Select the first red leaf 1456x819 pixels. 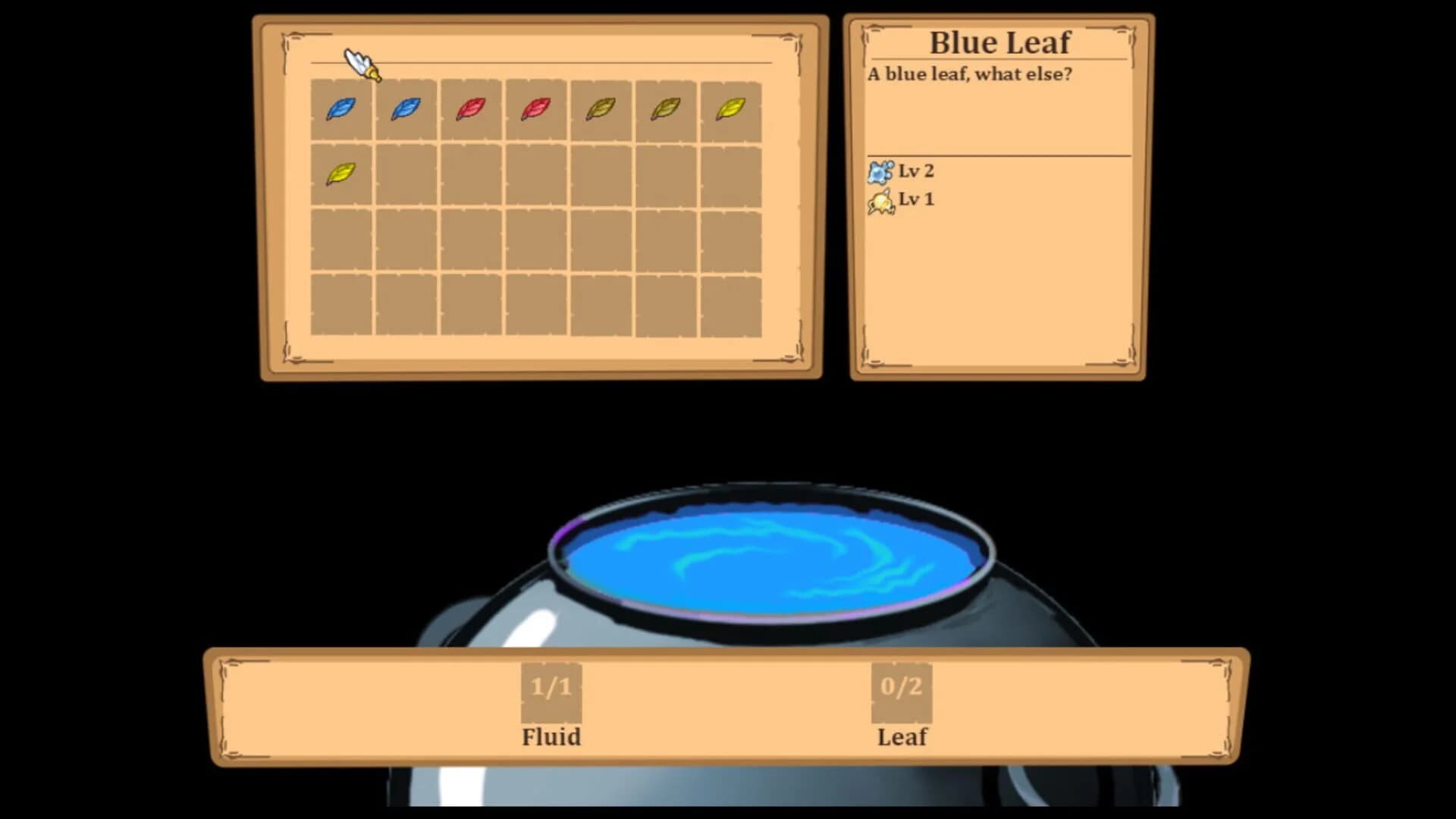click(470, 108)
